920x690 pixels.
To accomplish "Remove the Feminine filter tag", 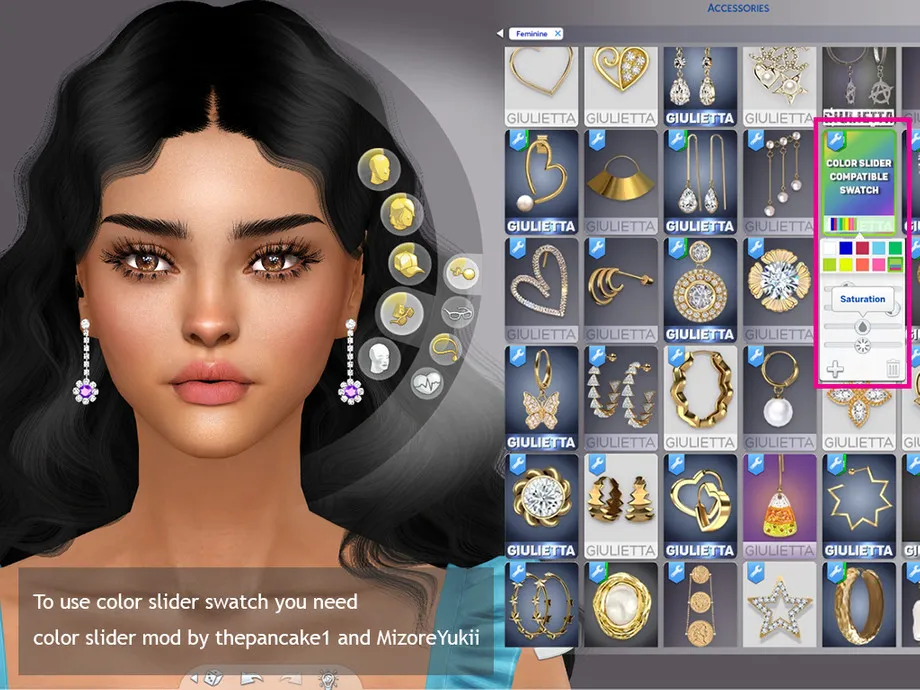I will click(x=558, y=34).
